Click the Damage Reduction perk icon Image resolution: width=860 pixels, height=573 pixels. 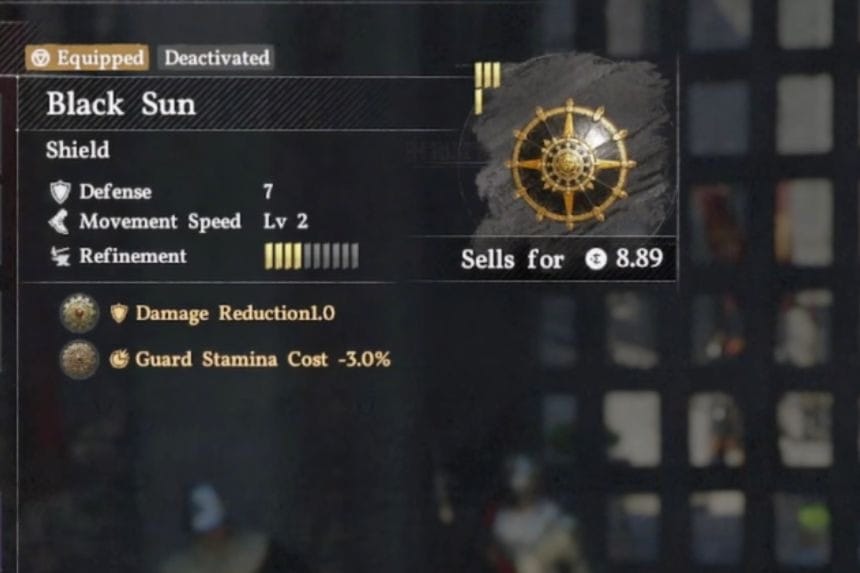[79, 313]
